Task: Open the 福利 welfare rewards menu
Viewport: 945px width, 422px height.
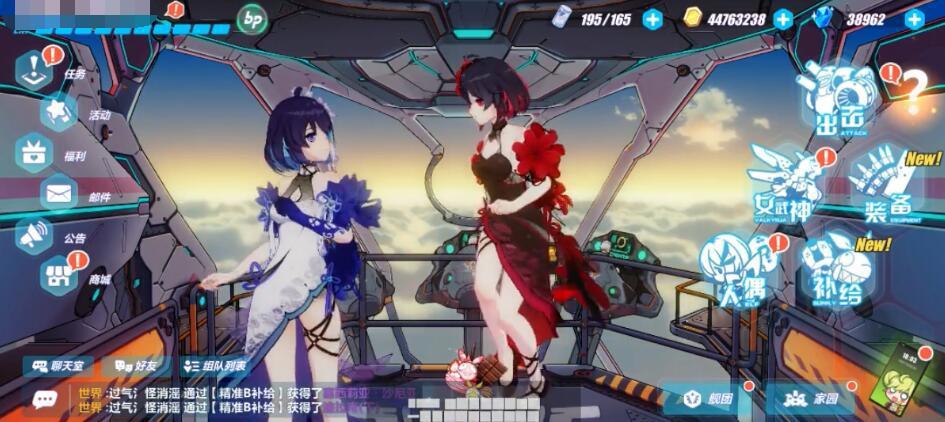Action: [x=36, y=153]
